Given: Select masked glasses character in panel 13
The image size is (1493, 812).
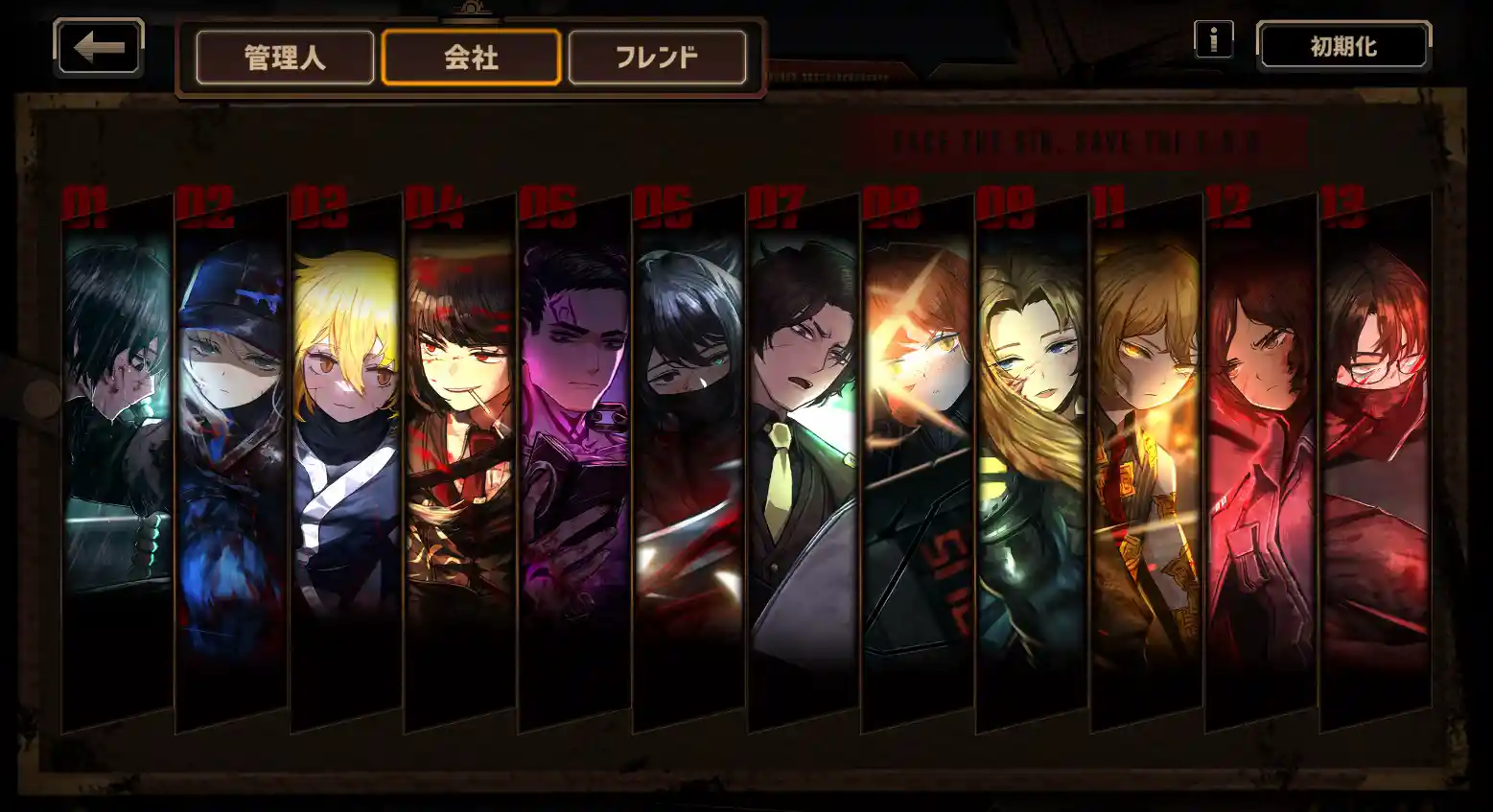Looking at the screenshot, I should [1371, 431].
